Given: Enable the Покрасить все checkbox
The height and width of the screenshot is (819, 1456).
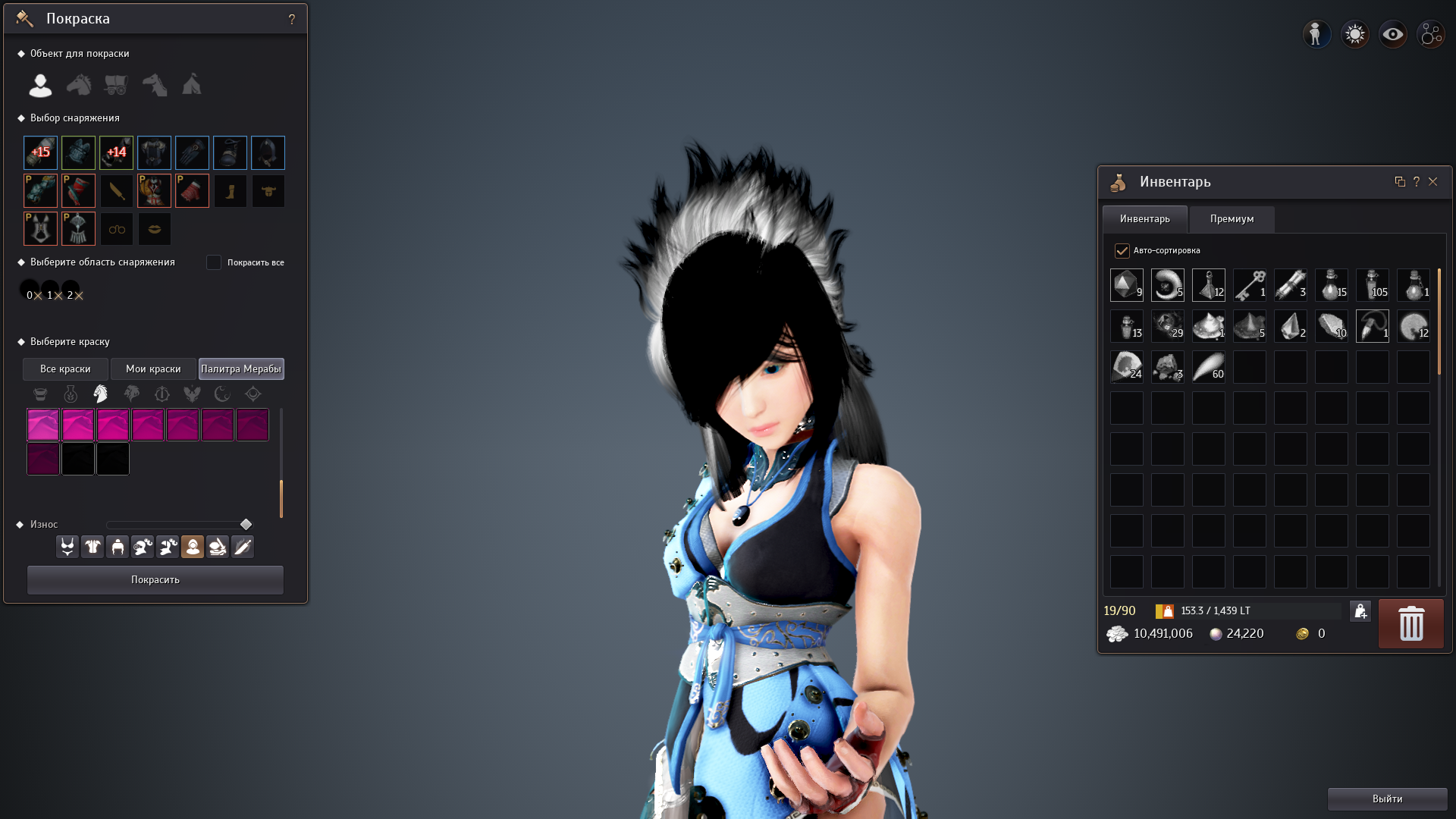Looking at the screenshot, I should point(214,262).
